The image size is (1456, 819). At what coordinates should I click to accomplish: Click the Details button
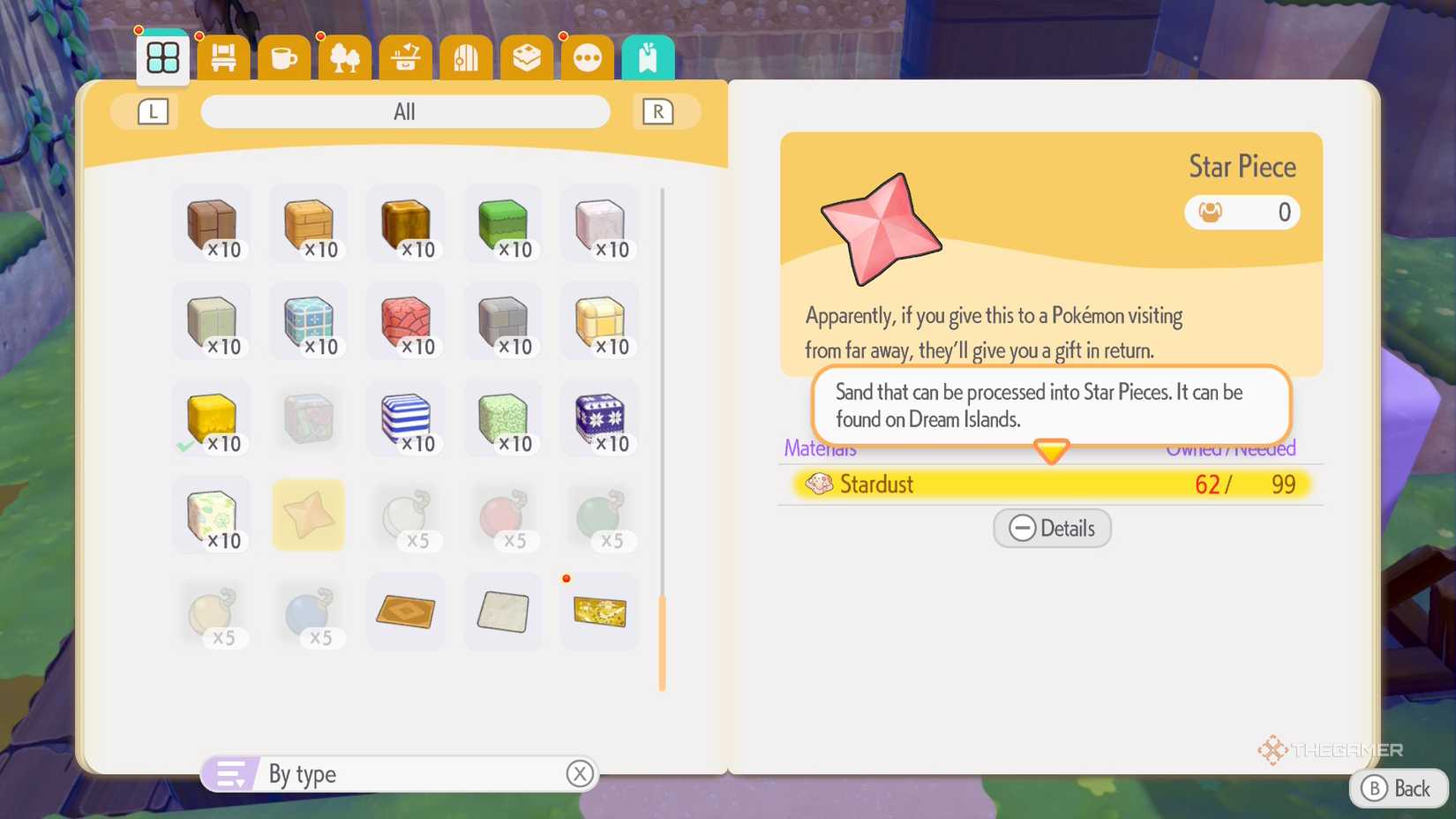pyautogui.click(x=1051, y=528)
